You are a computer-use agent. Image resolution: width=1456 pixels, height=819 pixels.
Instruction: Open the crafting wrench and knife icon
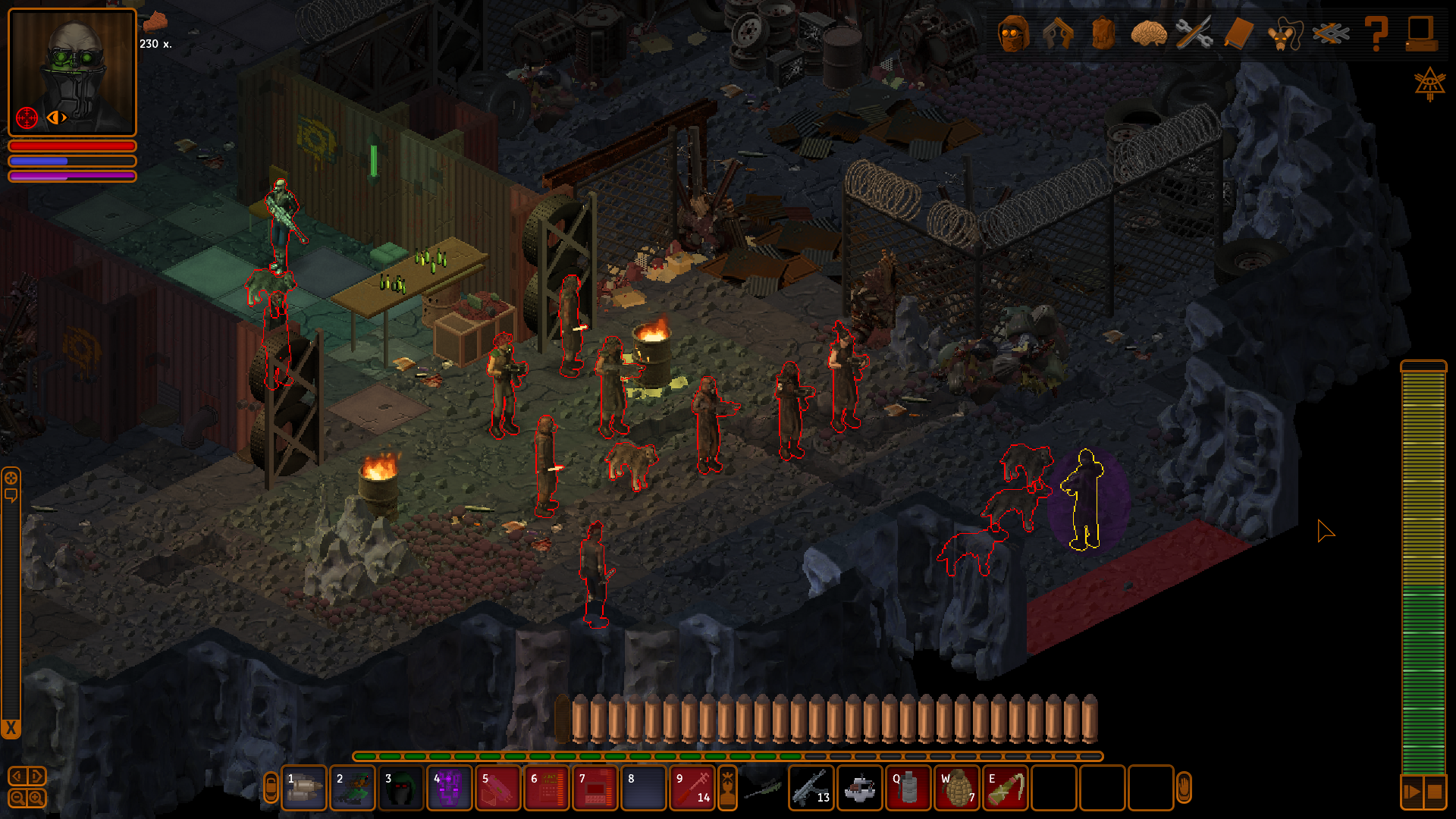(x=1194, y=34)
